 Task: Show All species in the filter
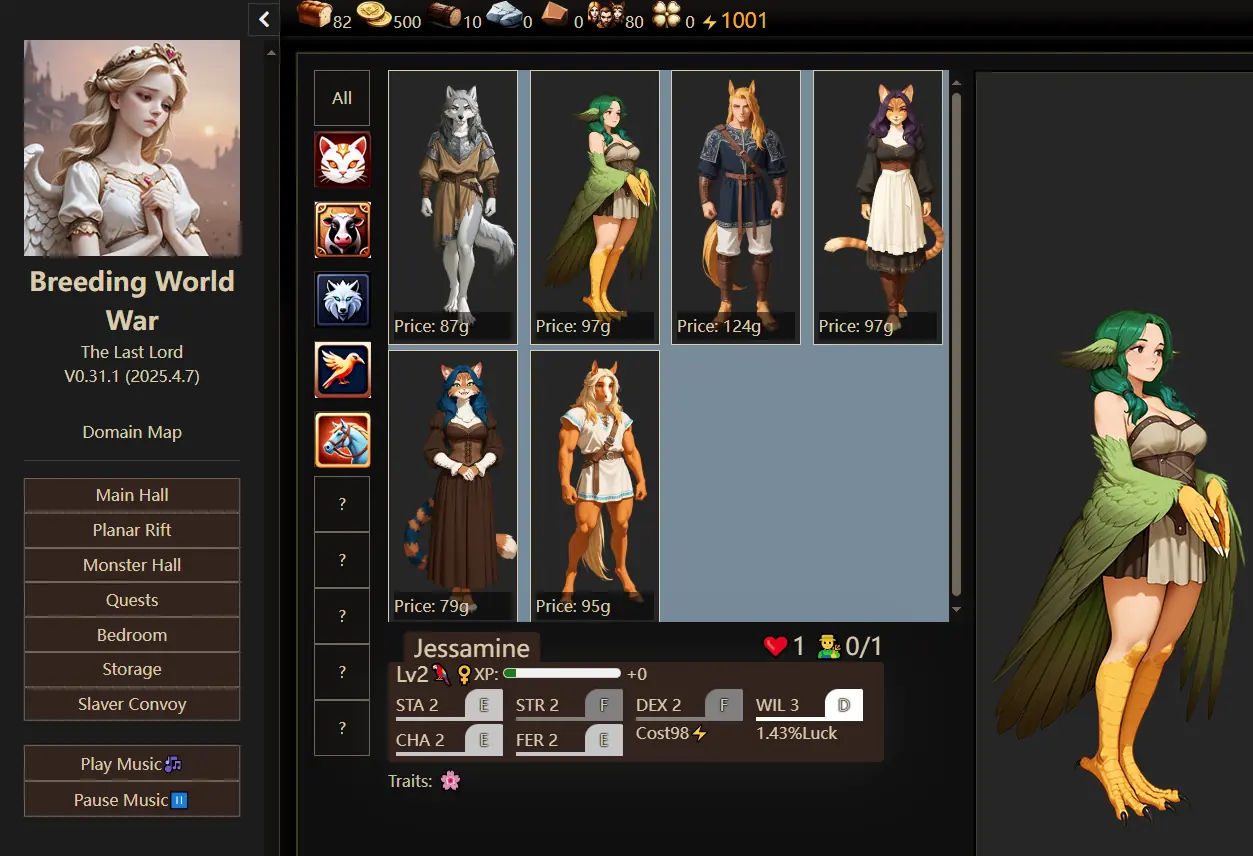click(x=342, y=98)
